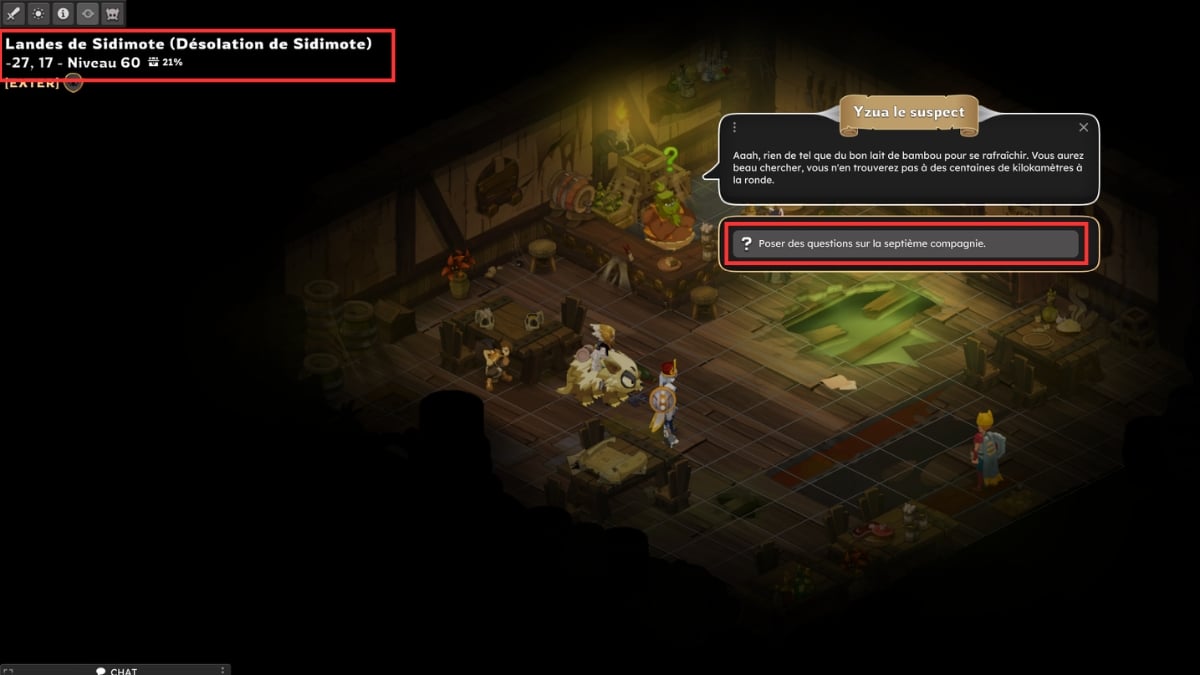Image resolution: width=1200 pixels, height=675 pixels.
Task: Click the horned monster head toolbar icon
Action: click(x=112, y=14)
